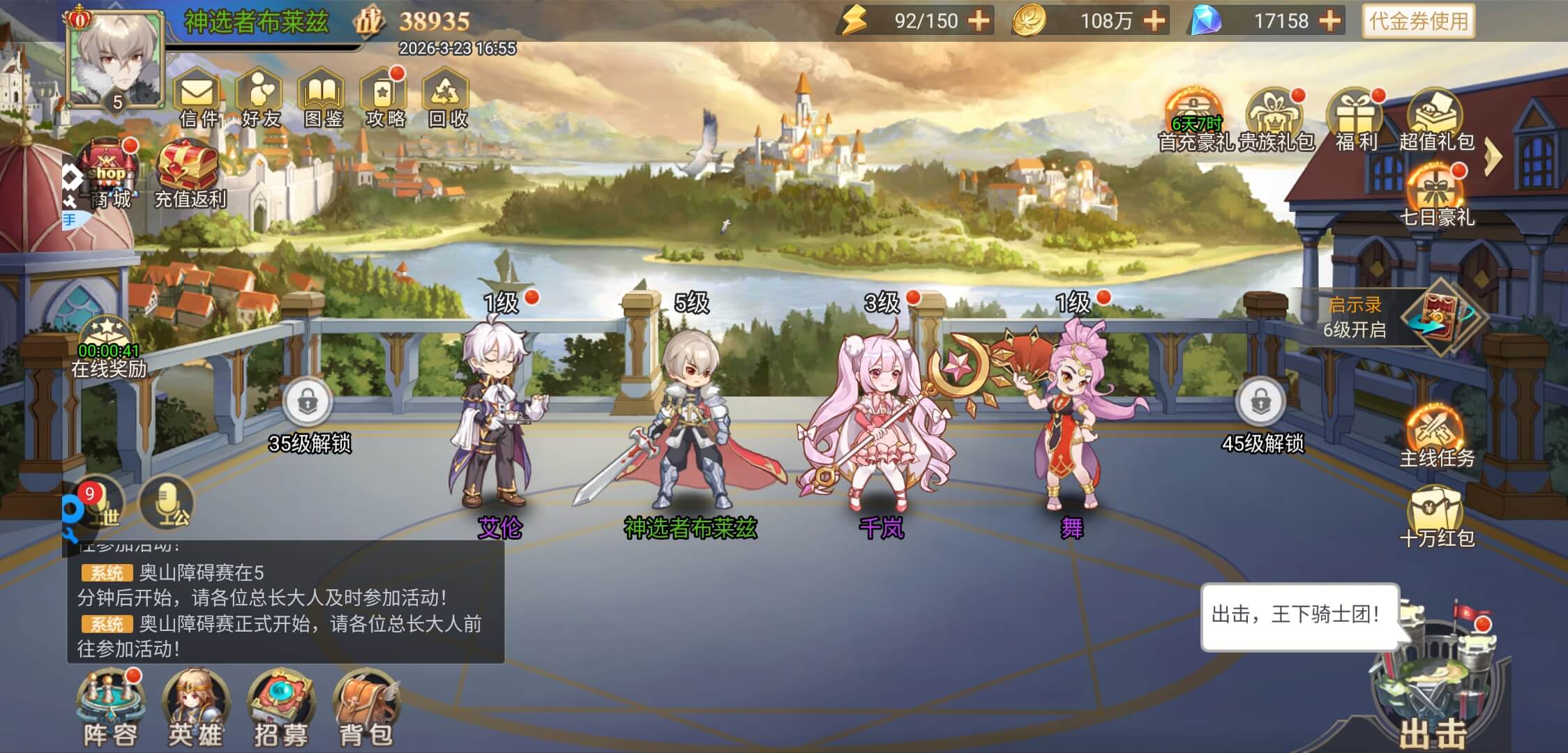Open the 图鉴 codex book

(322, 99)
